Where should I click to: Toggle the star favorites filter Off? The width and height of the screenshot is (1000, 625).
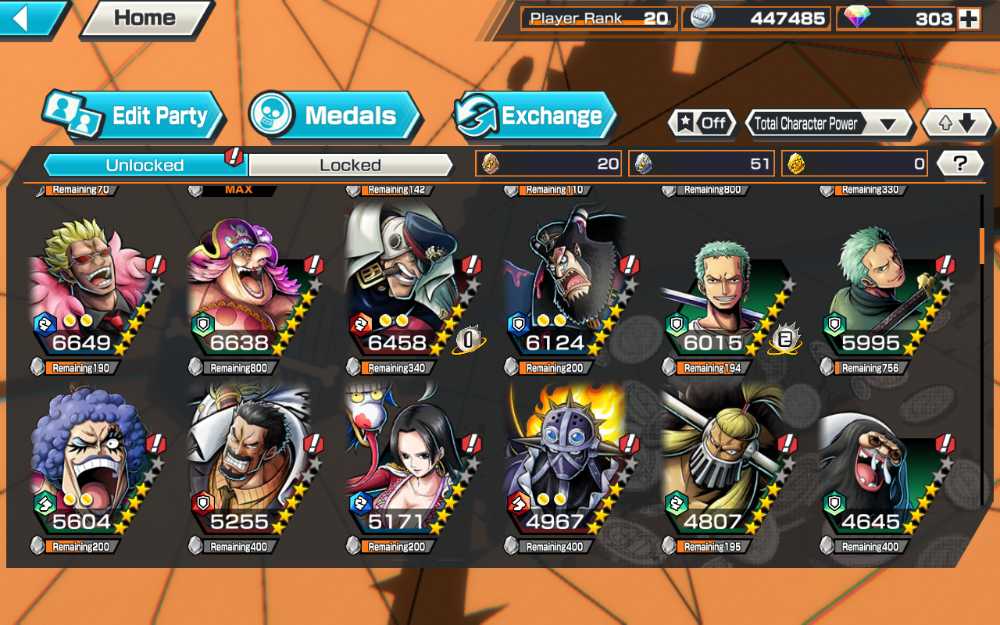702,123
